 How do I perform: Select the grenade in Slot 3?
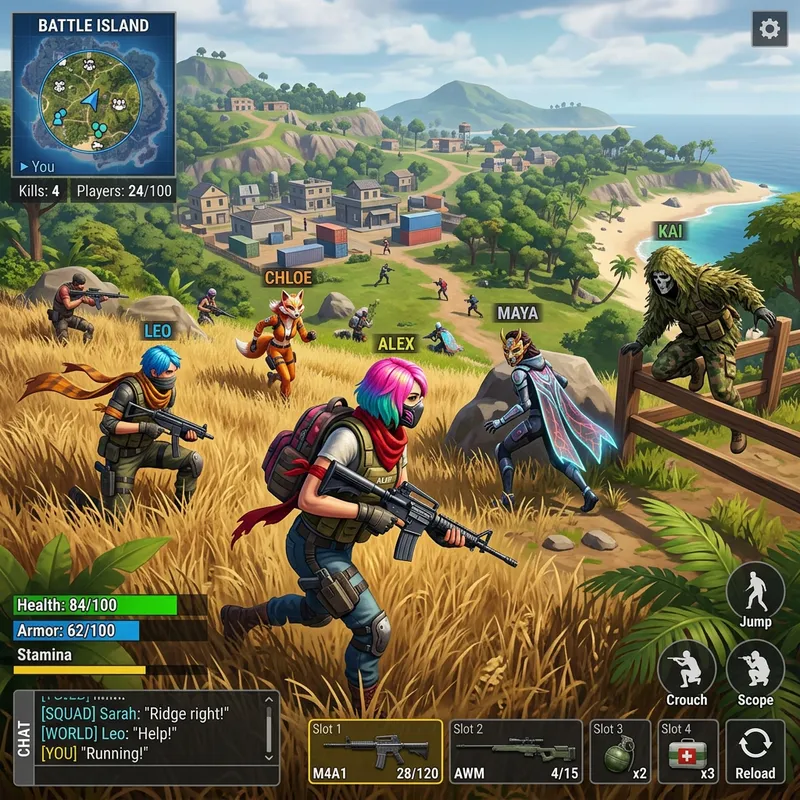[620, 751]
